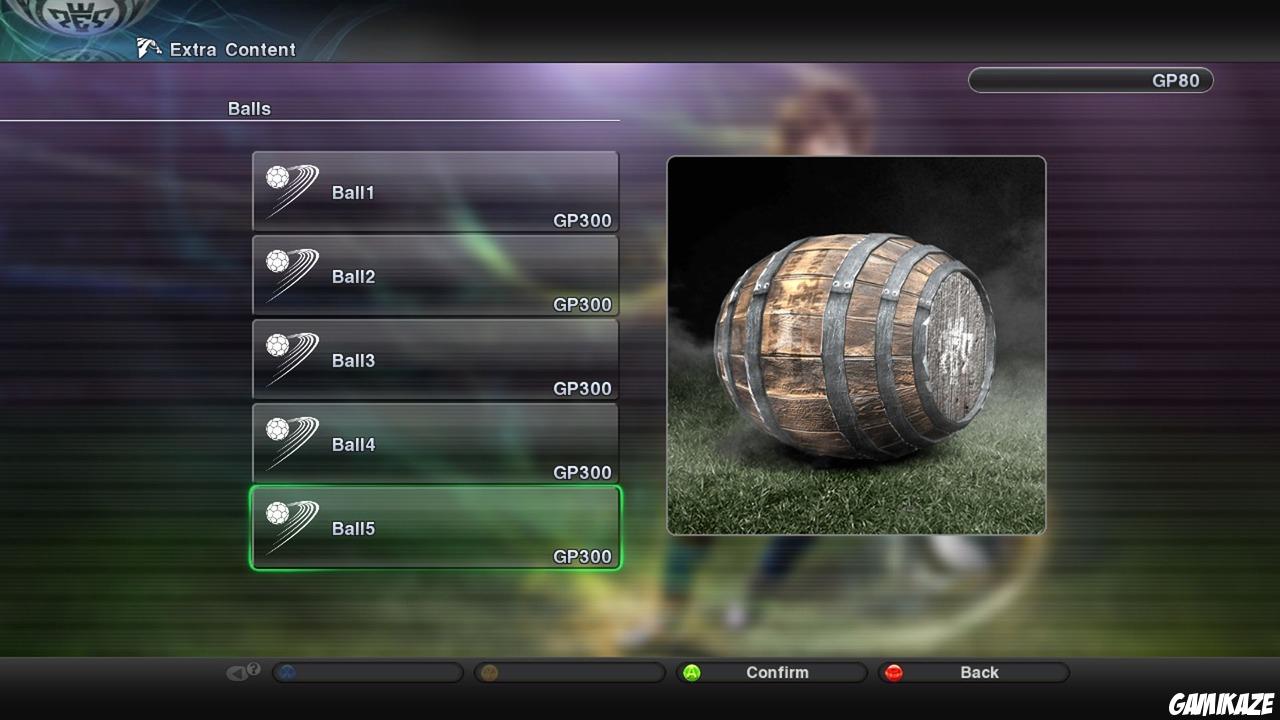Click the GP80 balance display
This screenshot has height=720, width=1280.
click(x=1090, y=80)
